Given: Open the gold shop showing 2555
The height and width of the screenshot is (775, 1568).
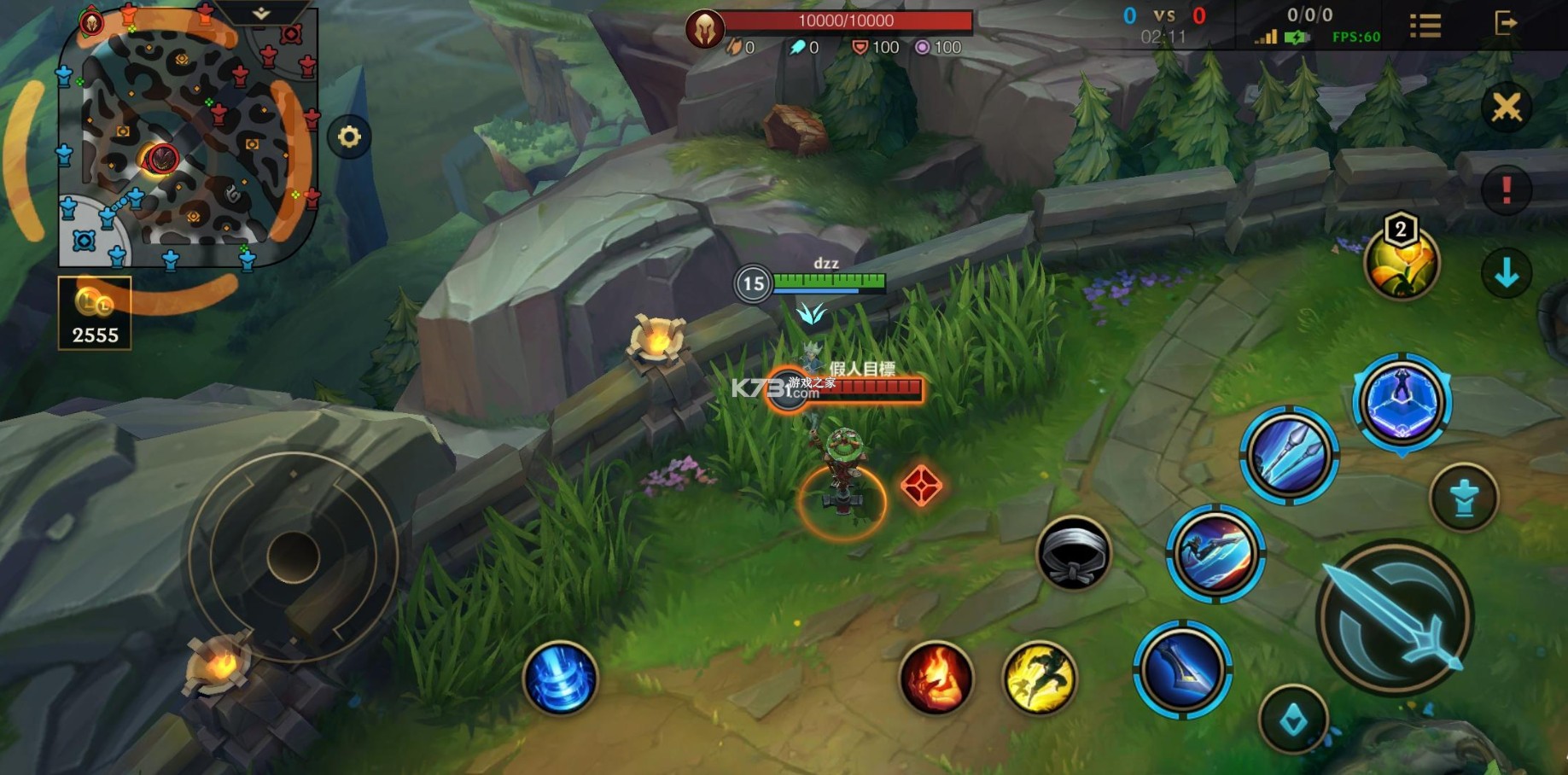Looking at the screenshot, I should (x=95, y=312).
